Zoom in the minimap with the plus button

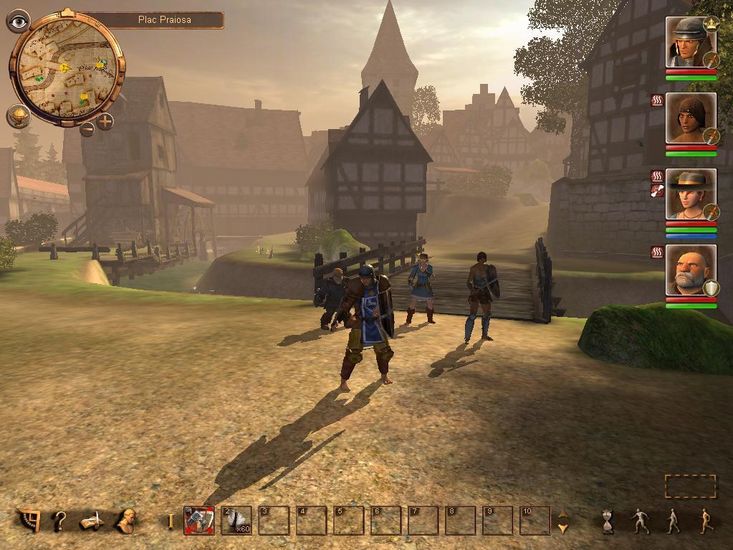(105, 122)
